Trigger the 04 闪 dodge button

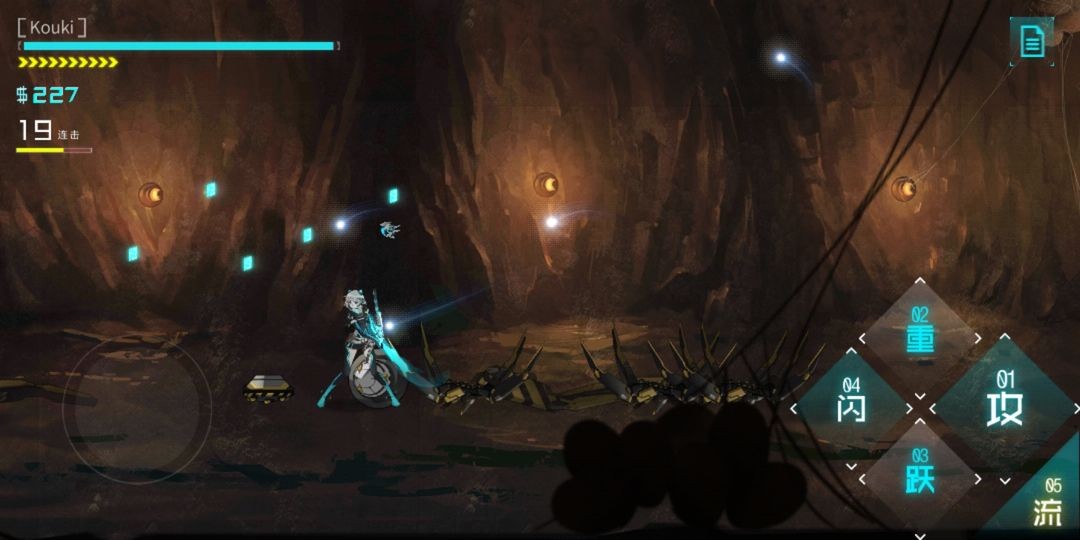pos(852,406)
